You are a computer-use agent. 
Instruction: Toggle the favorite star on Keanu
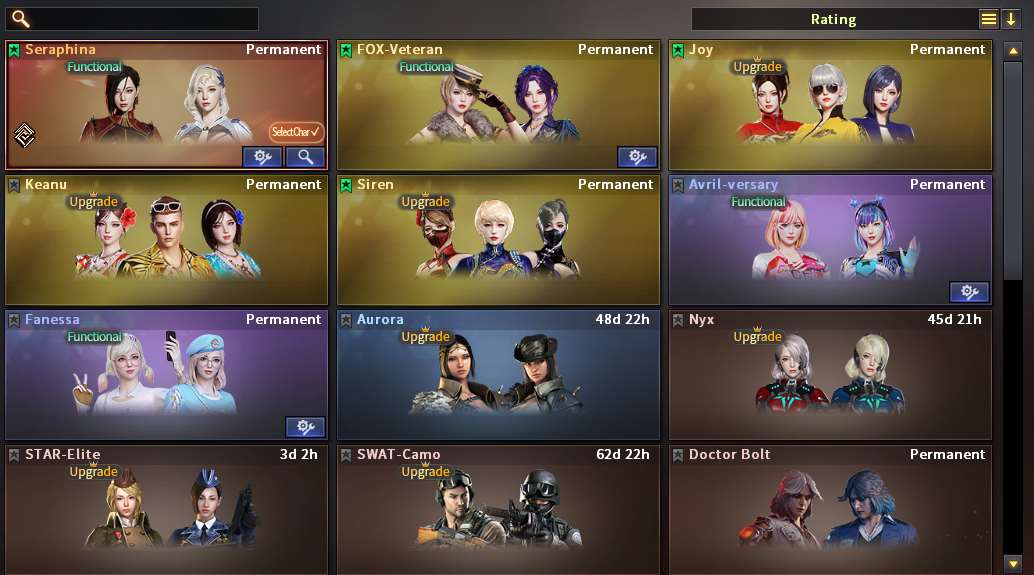[14, 185]
